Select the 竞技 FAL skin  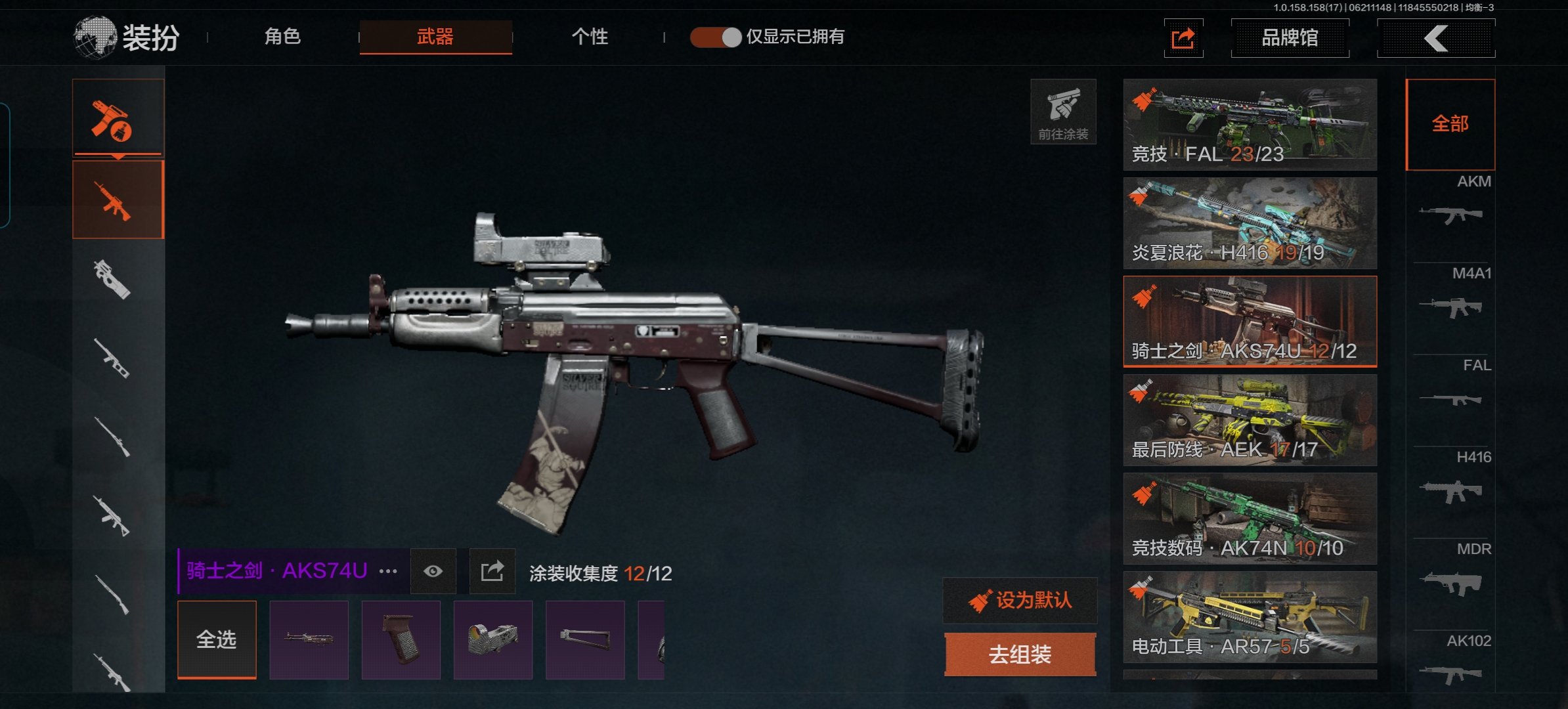point(1250,125)
